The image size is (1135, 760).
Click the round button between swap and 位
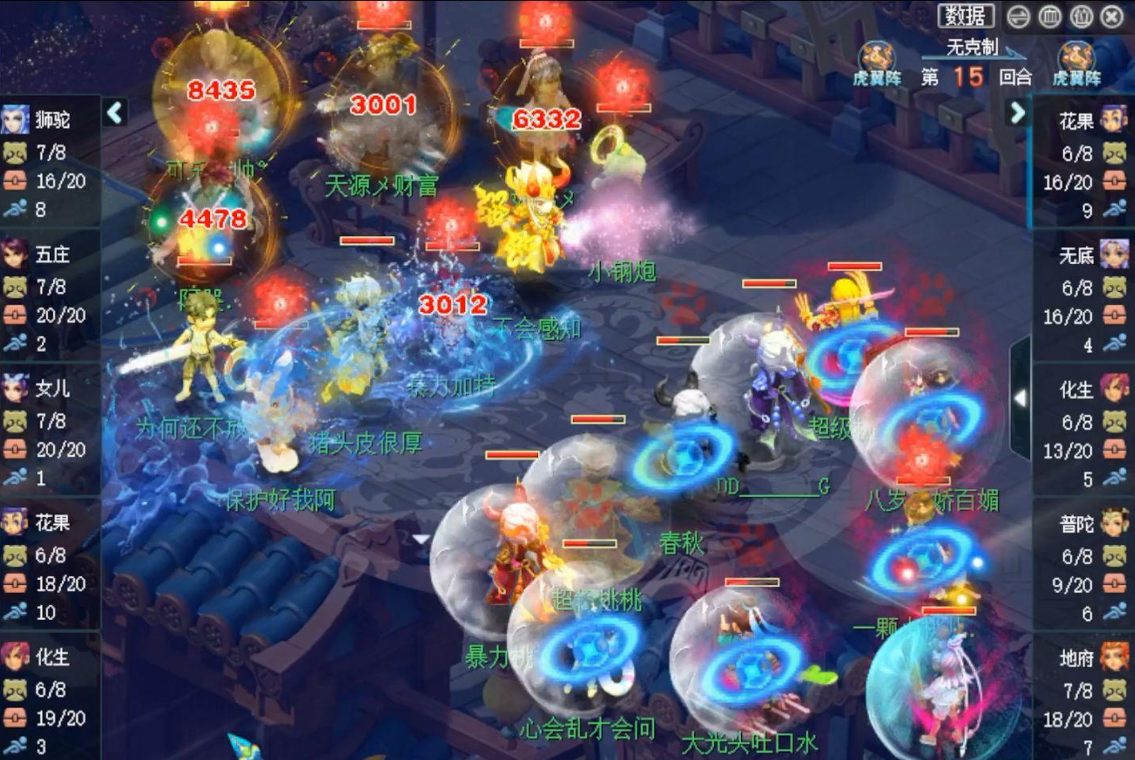(x=1049, y=16)
